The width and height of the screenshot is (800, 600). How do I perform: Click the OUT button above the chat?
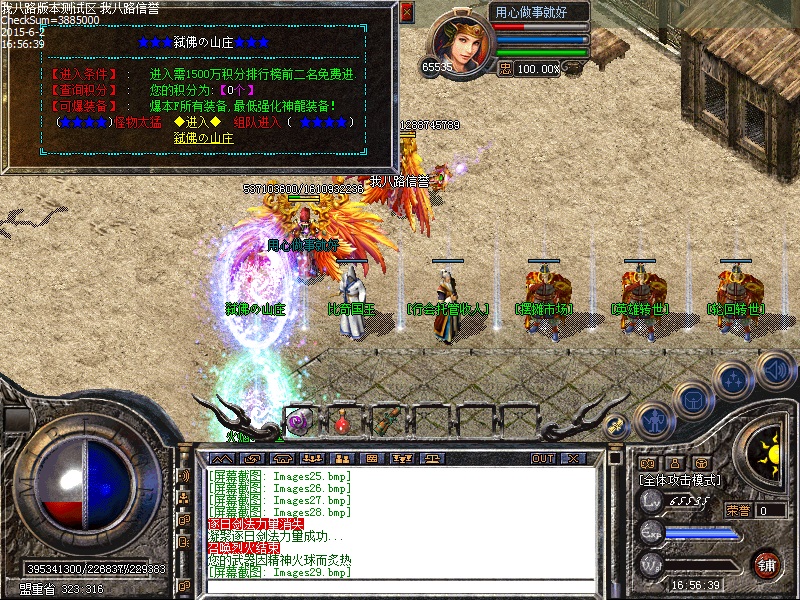(x=543, y=458)
